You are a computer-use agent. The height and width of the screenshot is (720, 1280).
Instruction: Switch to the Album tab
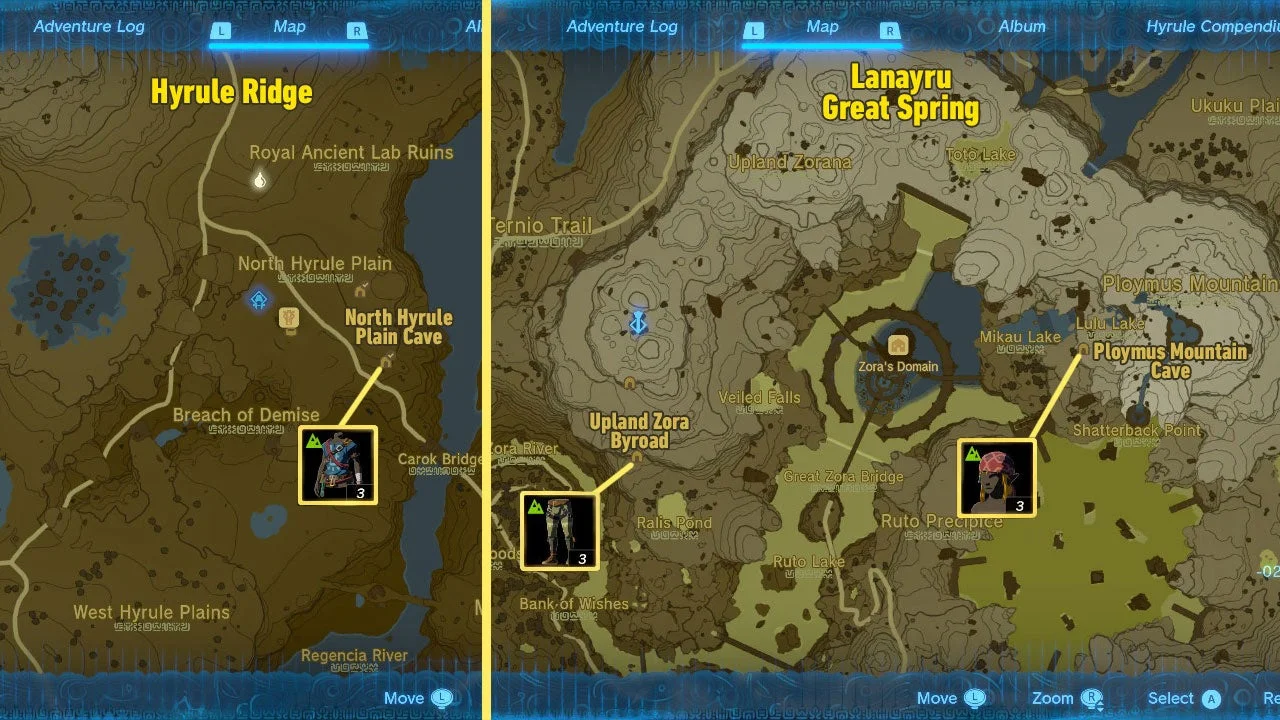(1021, 27)
